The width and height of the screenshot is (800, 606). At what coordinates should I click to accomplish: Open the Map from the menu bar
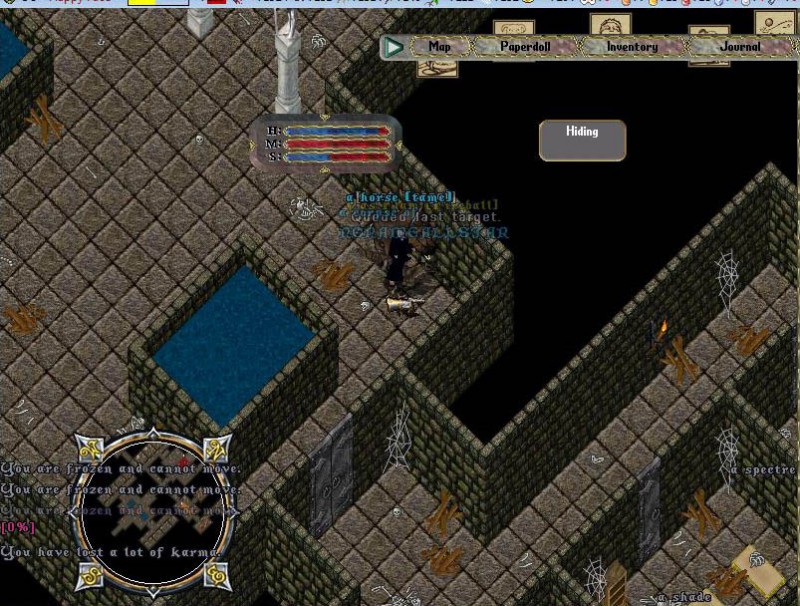coord(439,47)
